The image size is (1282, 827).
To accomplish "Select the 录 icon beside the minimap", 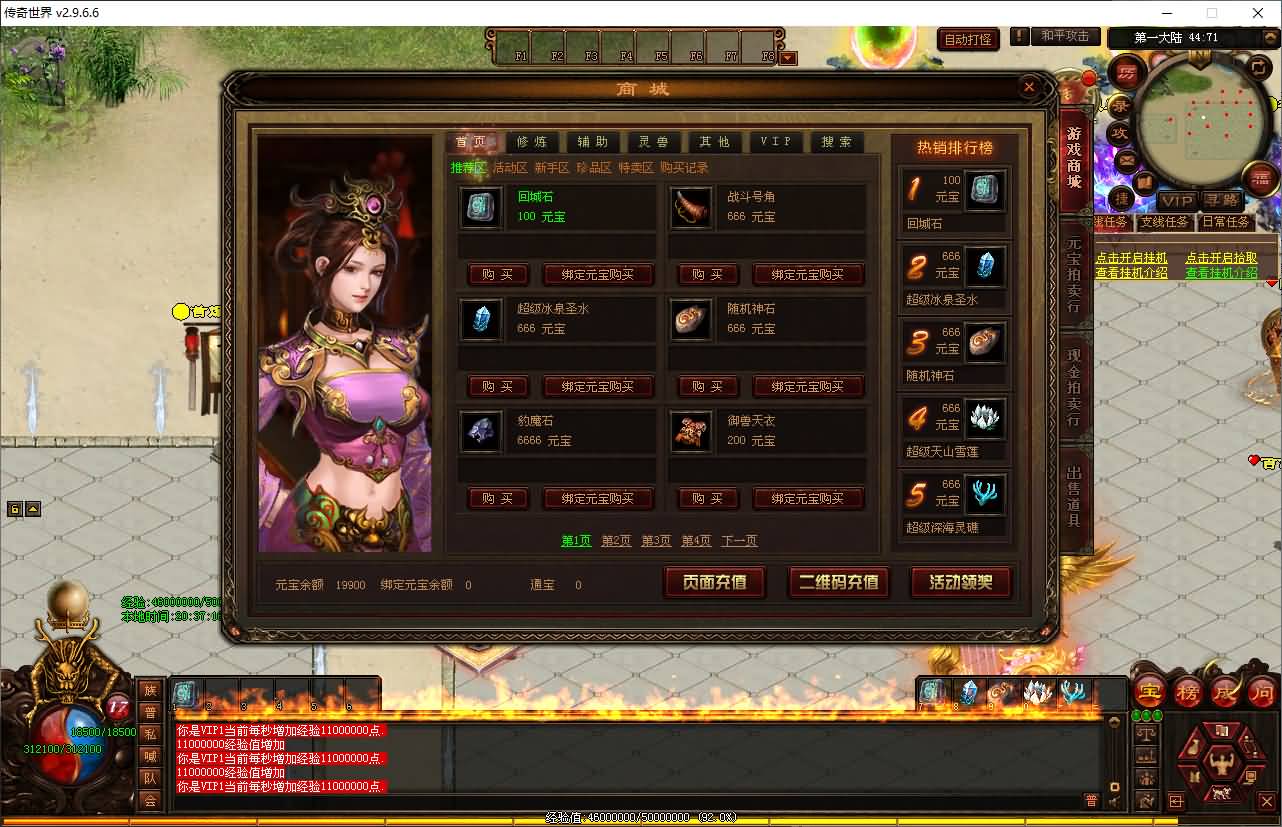I will coord(1122,107).
